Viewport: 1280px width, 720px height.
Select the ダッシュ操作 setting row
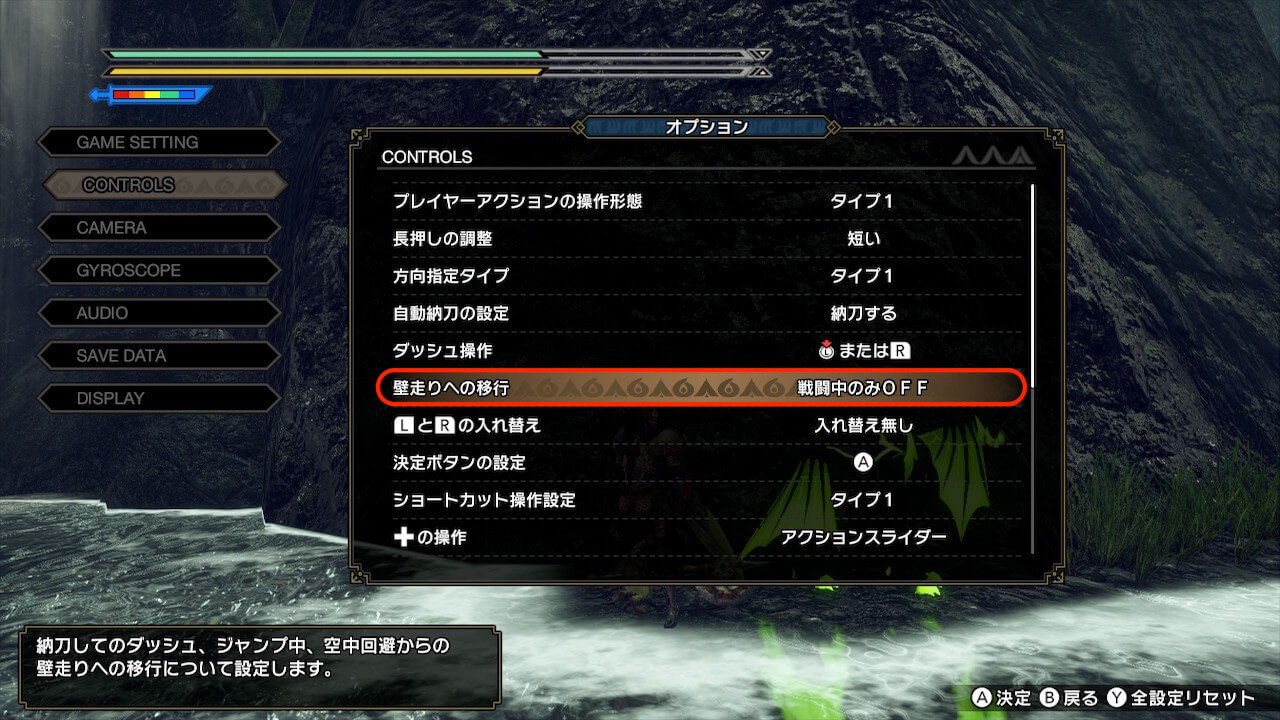700,351
